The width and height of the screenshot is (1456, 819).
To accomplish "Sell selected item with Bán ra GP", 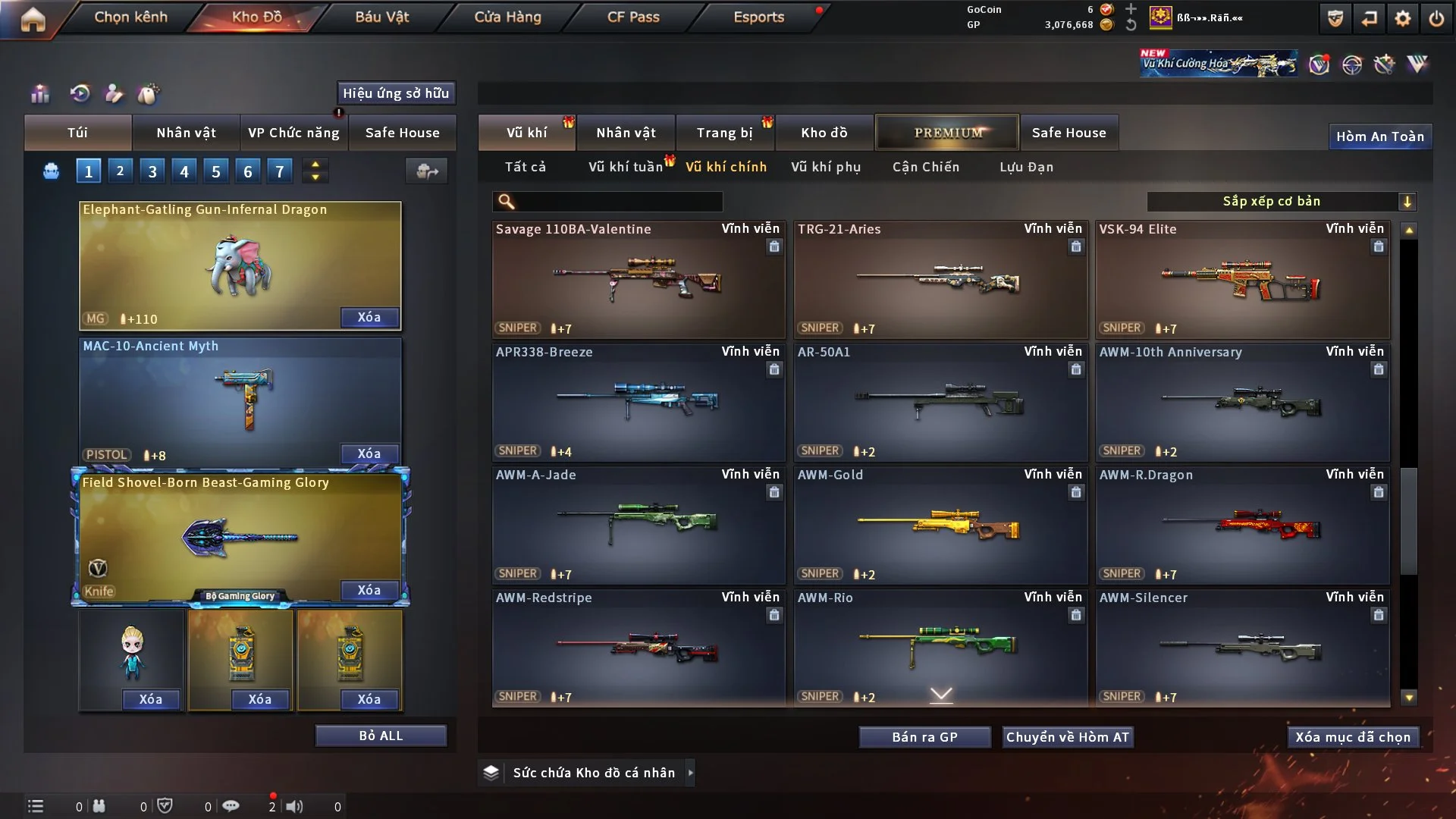I will tap(924, 737).
